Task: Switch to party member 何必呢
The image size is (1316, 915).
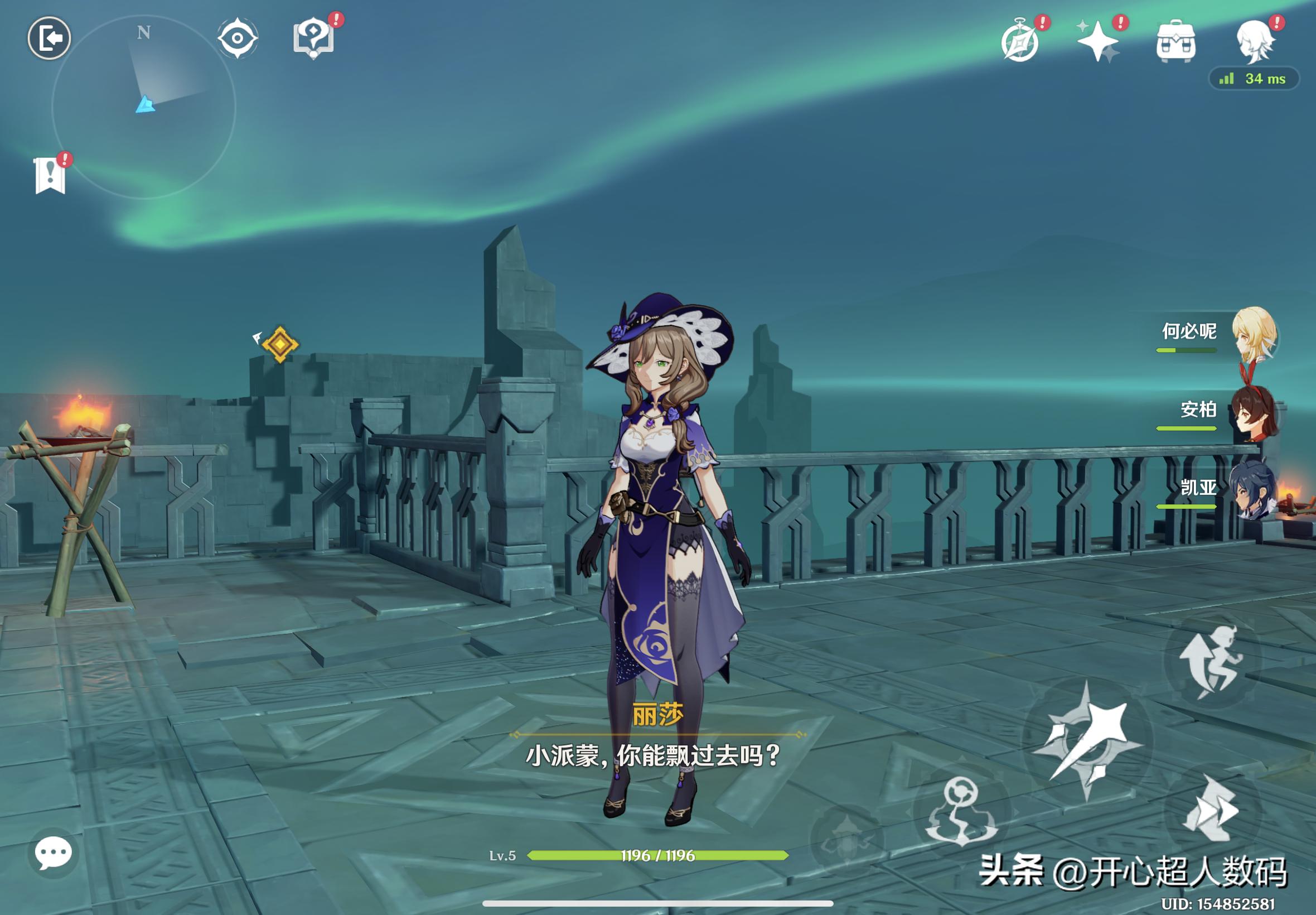Action: (1254, 334)
